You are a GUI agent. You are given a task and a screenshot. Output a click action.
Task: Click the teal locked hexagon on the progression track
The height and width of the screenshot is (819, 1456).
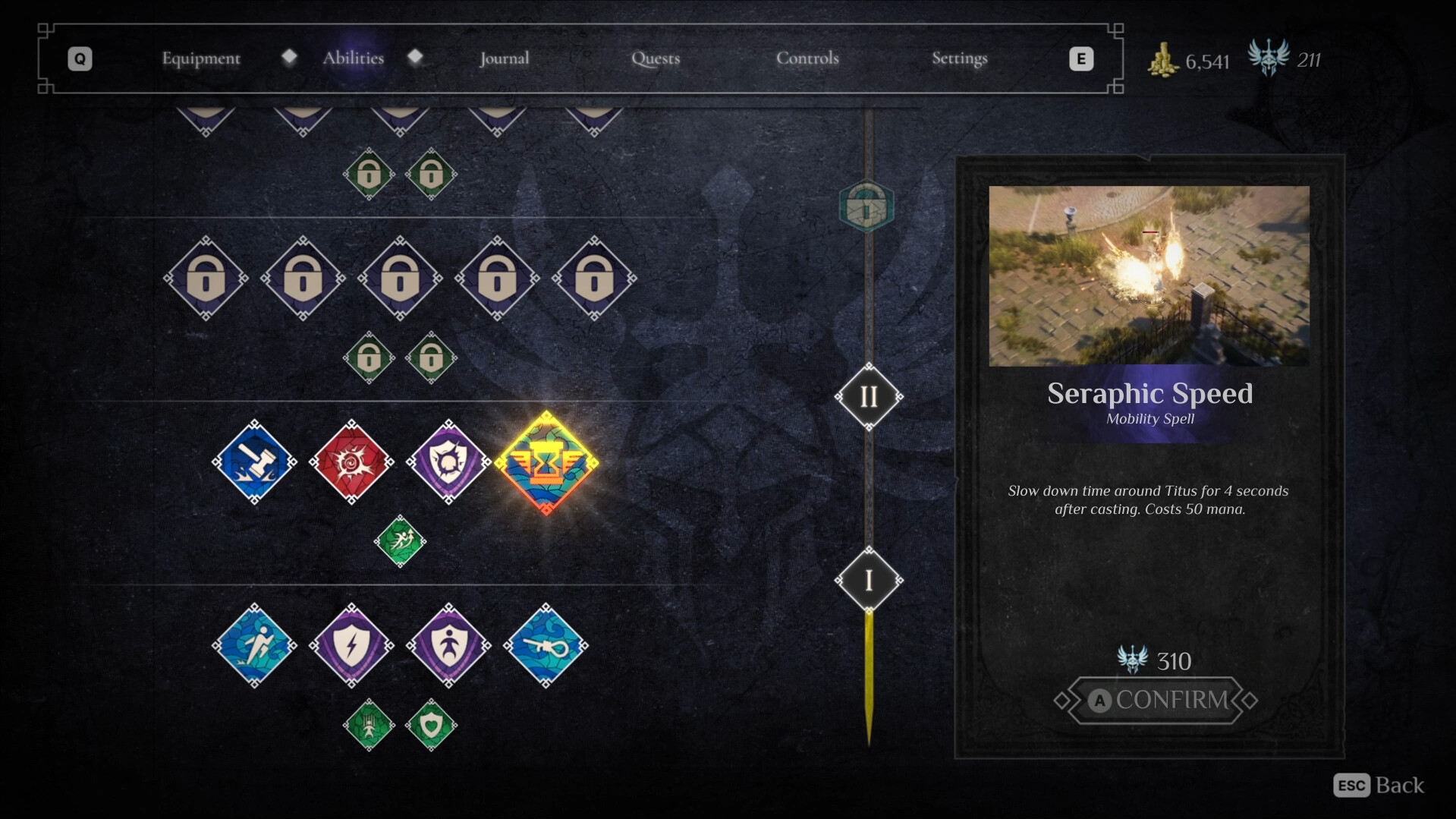click(x=865, y=203)
